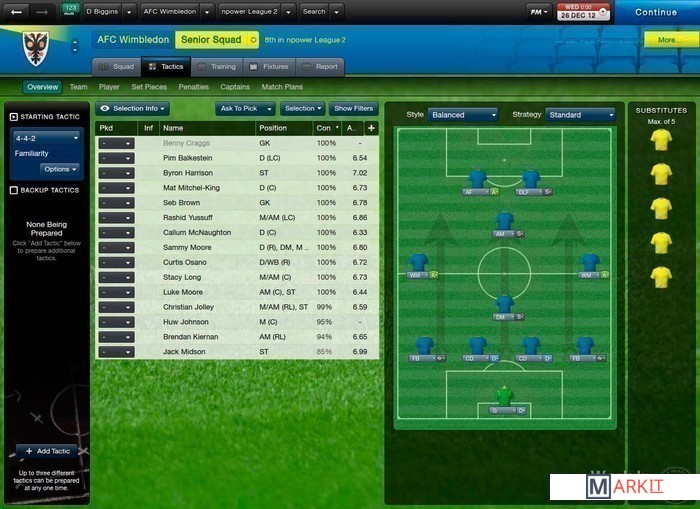Open the Strategy dropdown set to Standard
This screenshot has height=509, width=700.
click(579, 115)
